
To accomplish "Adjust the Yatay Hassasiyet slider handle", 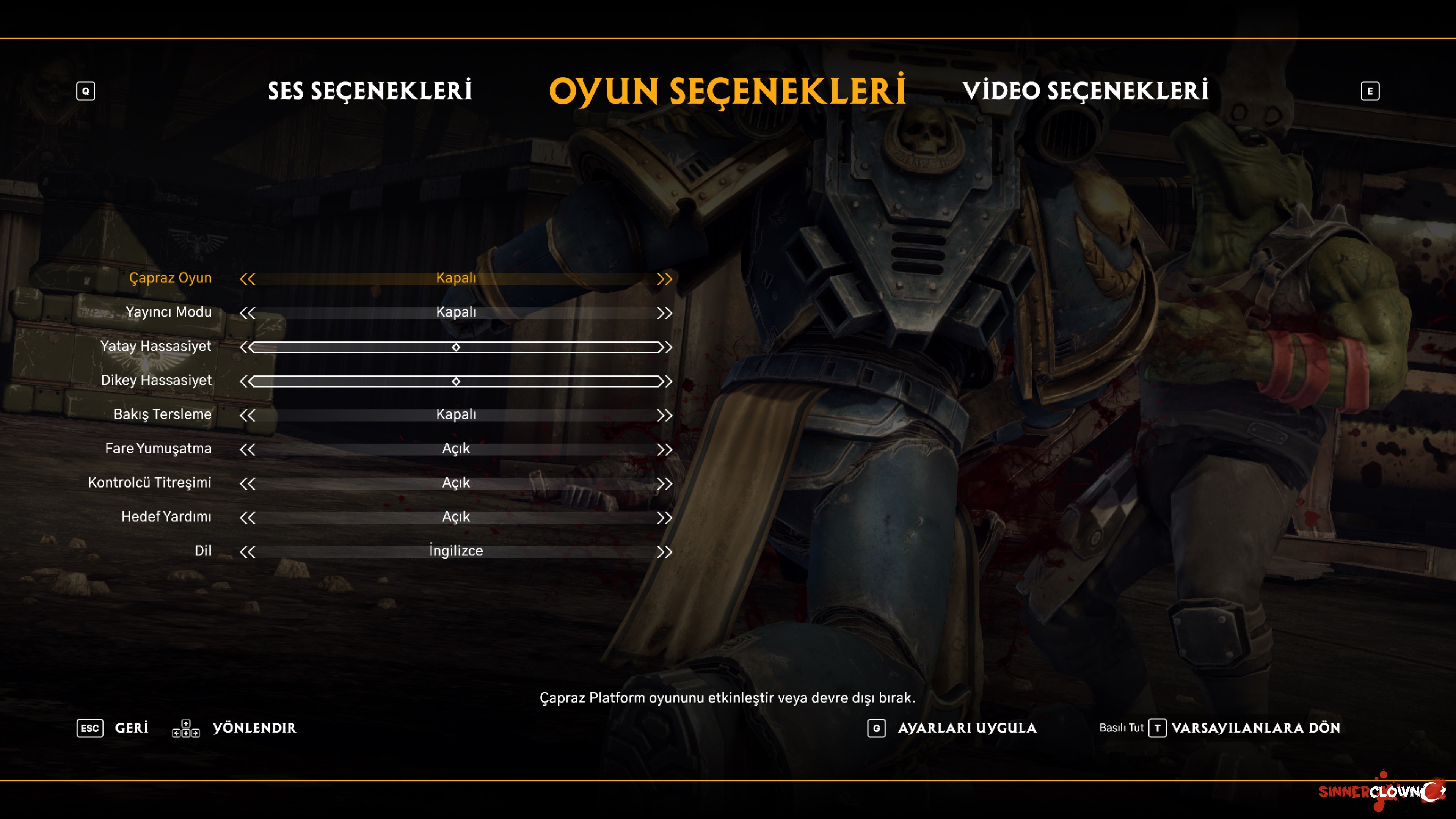I will pos(455,347).
